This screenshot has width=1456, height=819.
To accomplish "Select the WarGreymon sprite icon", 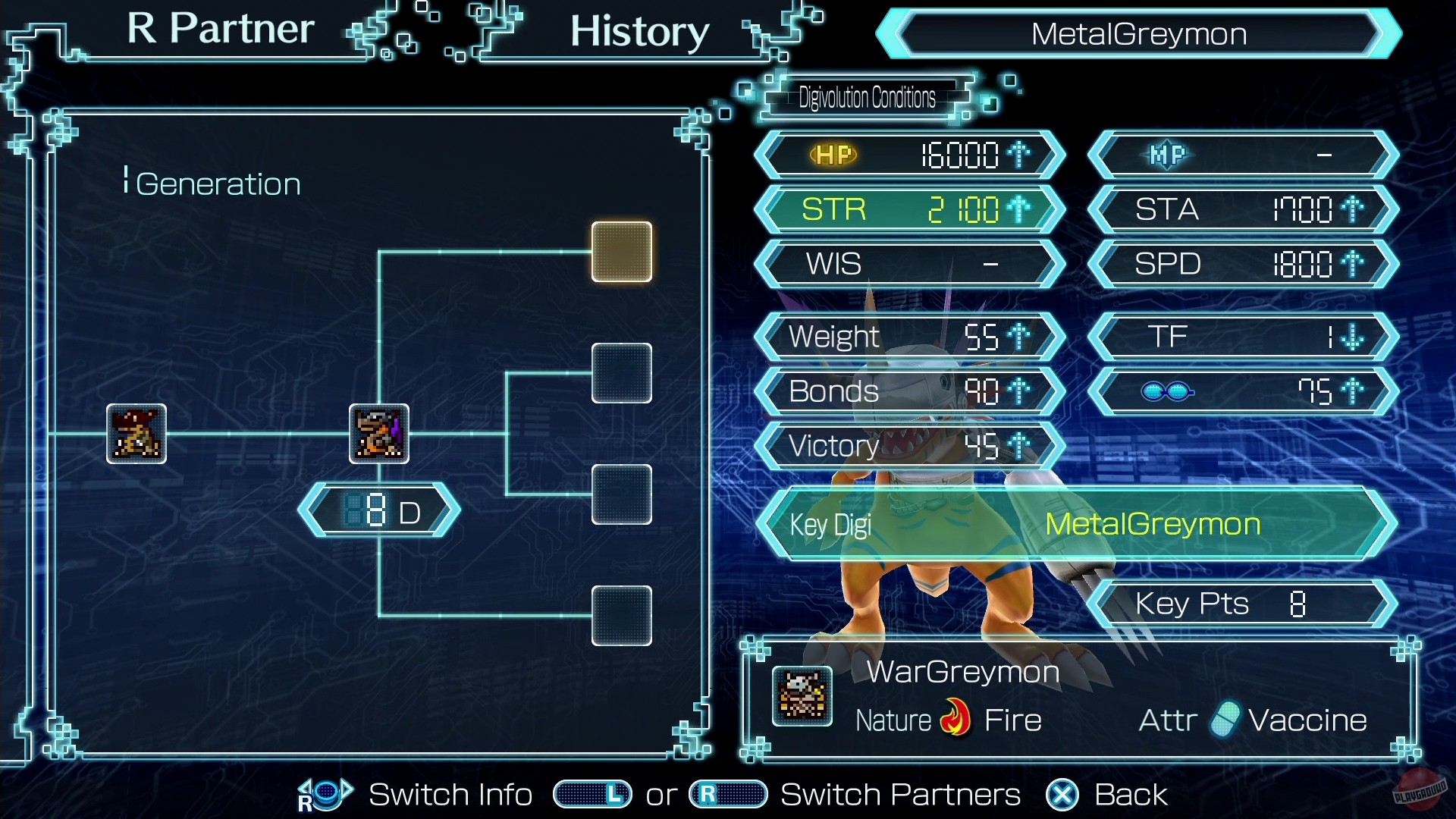I will click(x=801, y=696).
